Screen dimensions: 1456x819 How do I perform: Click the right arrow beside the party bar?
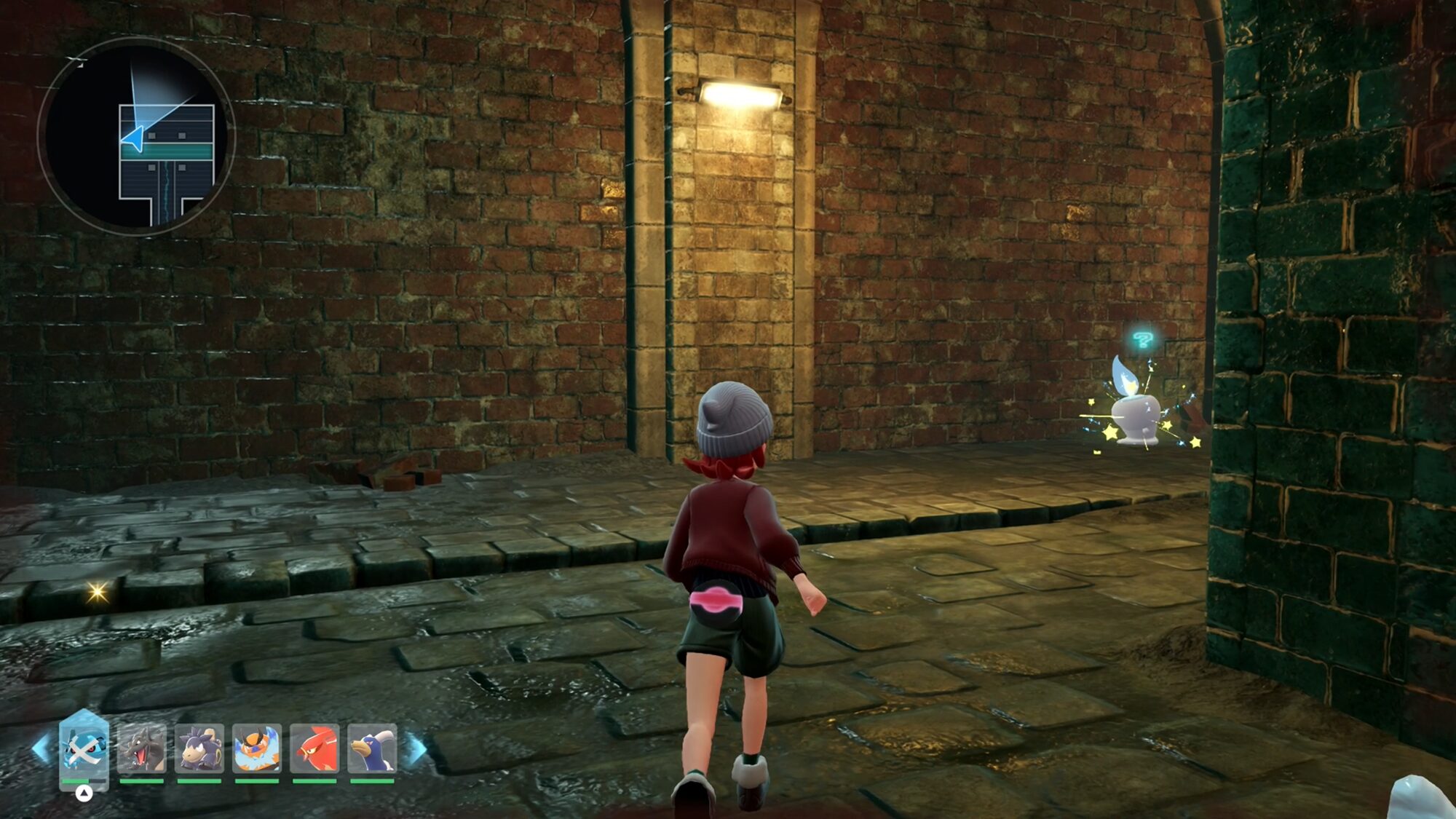point(416,748)
